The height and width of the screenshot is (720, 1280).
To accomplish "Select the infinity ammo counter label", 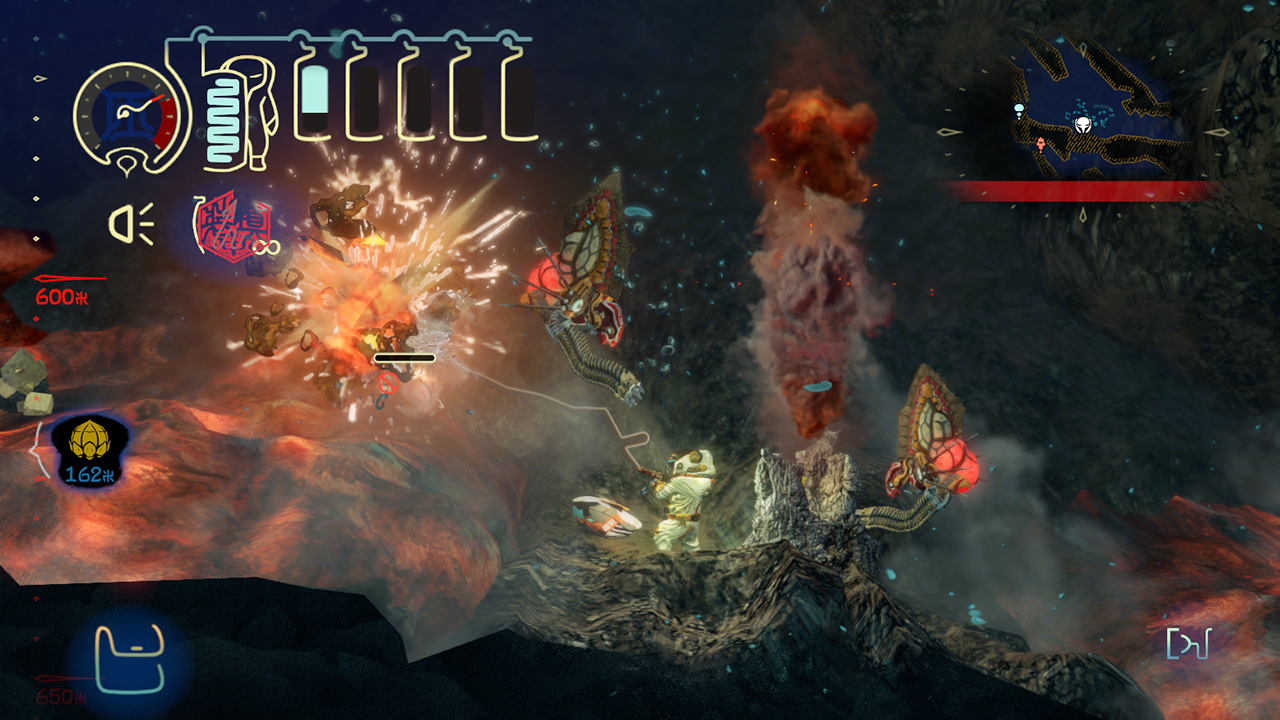I will point(266,248).
